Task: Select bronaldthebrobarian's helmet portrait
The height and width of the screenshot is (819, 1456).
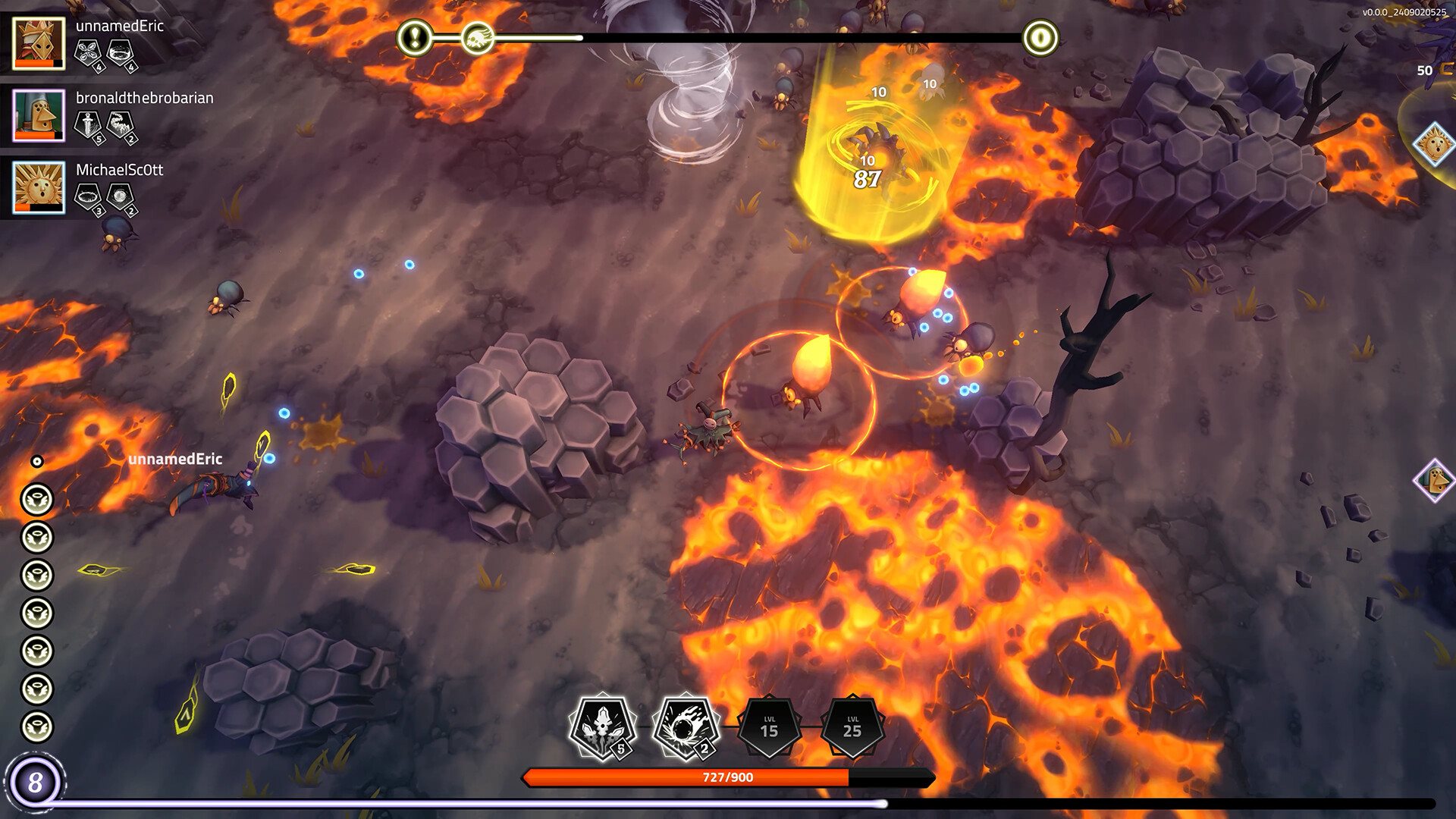Action: click(x=39, y=115)
